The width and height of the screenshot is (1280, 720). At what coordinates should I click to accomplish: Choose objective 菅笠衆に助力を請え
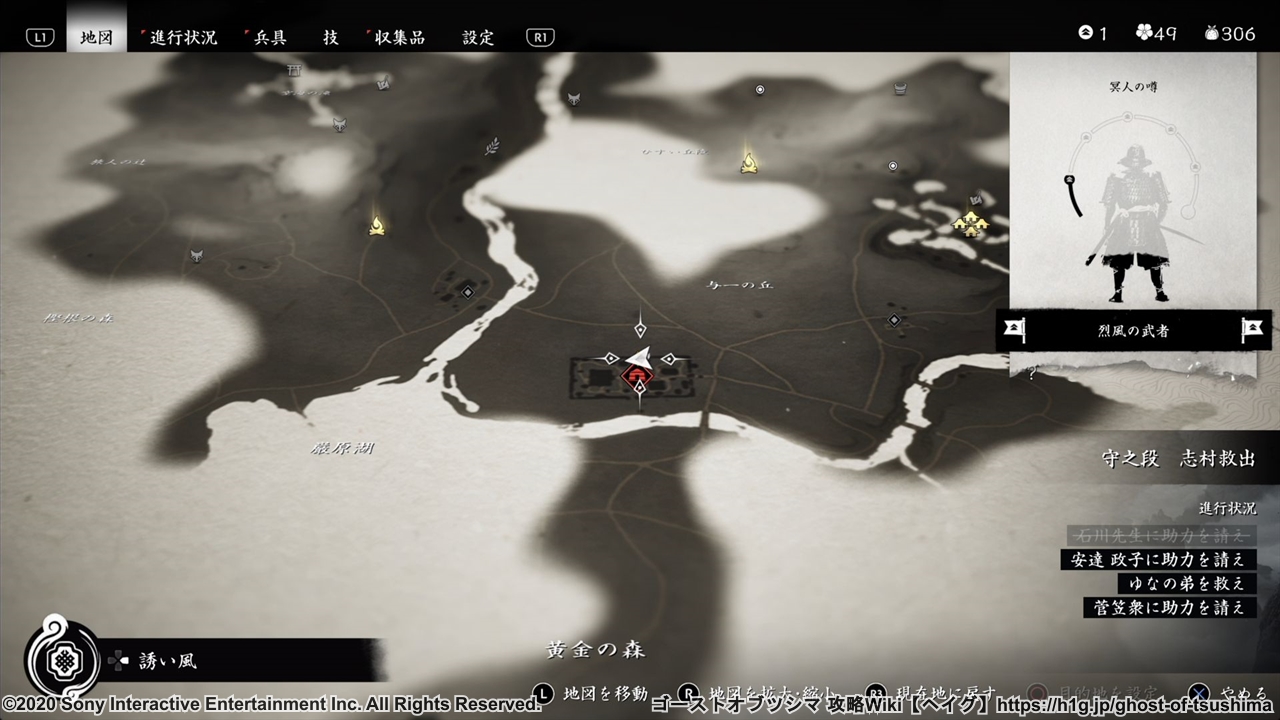(1169, 607)
